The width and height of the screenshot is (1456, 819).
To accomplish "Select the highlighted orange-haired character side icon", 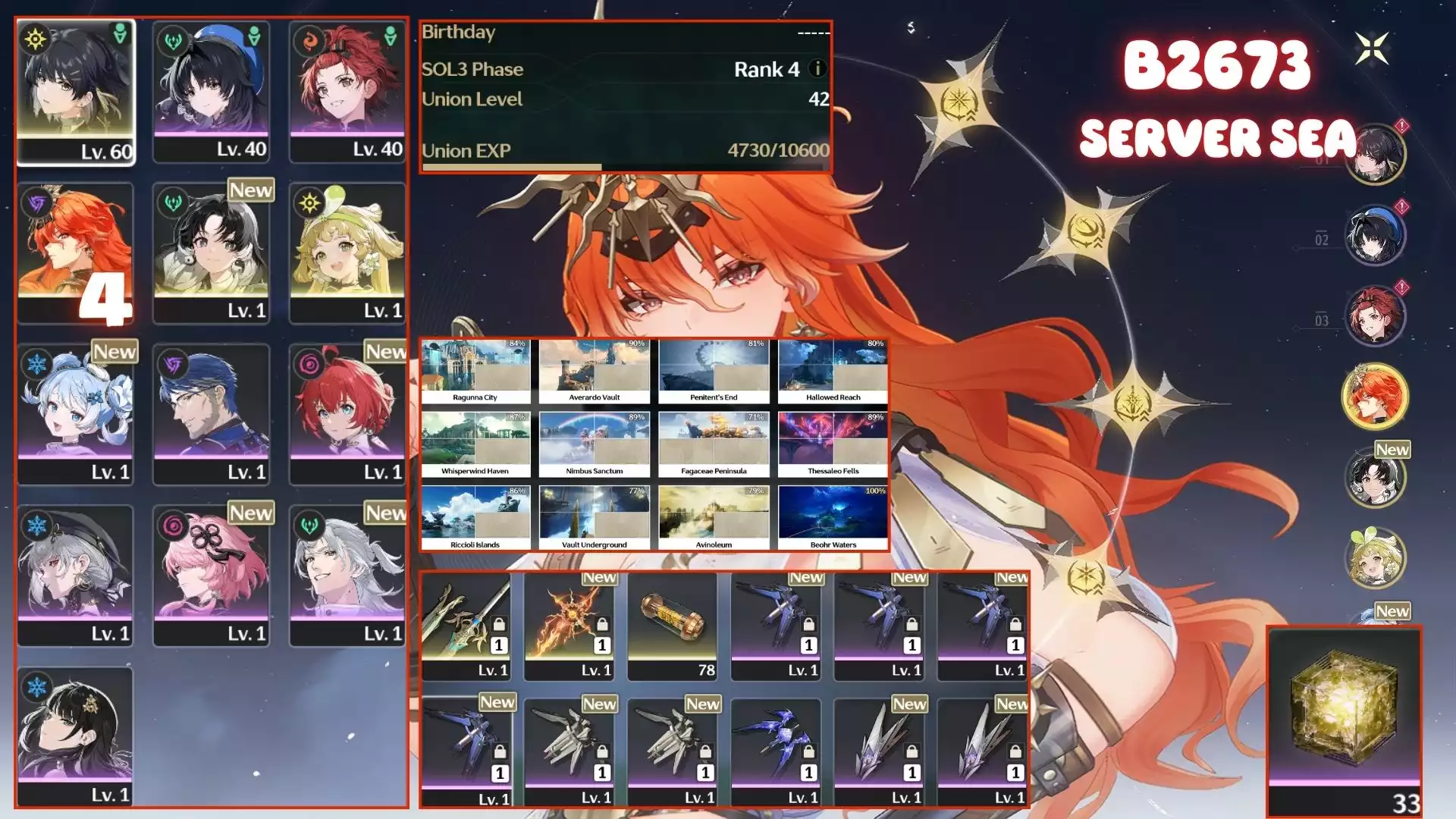I will tap(1375, 396).
